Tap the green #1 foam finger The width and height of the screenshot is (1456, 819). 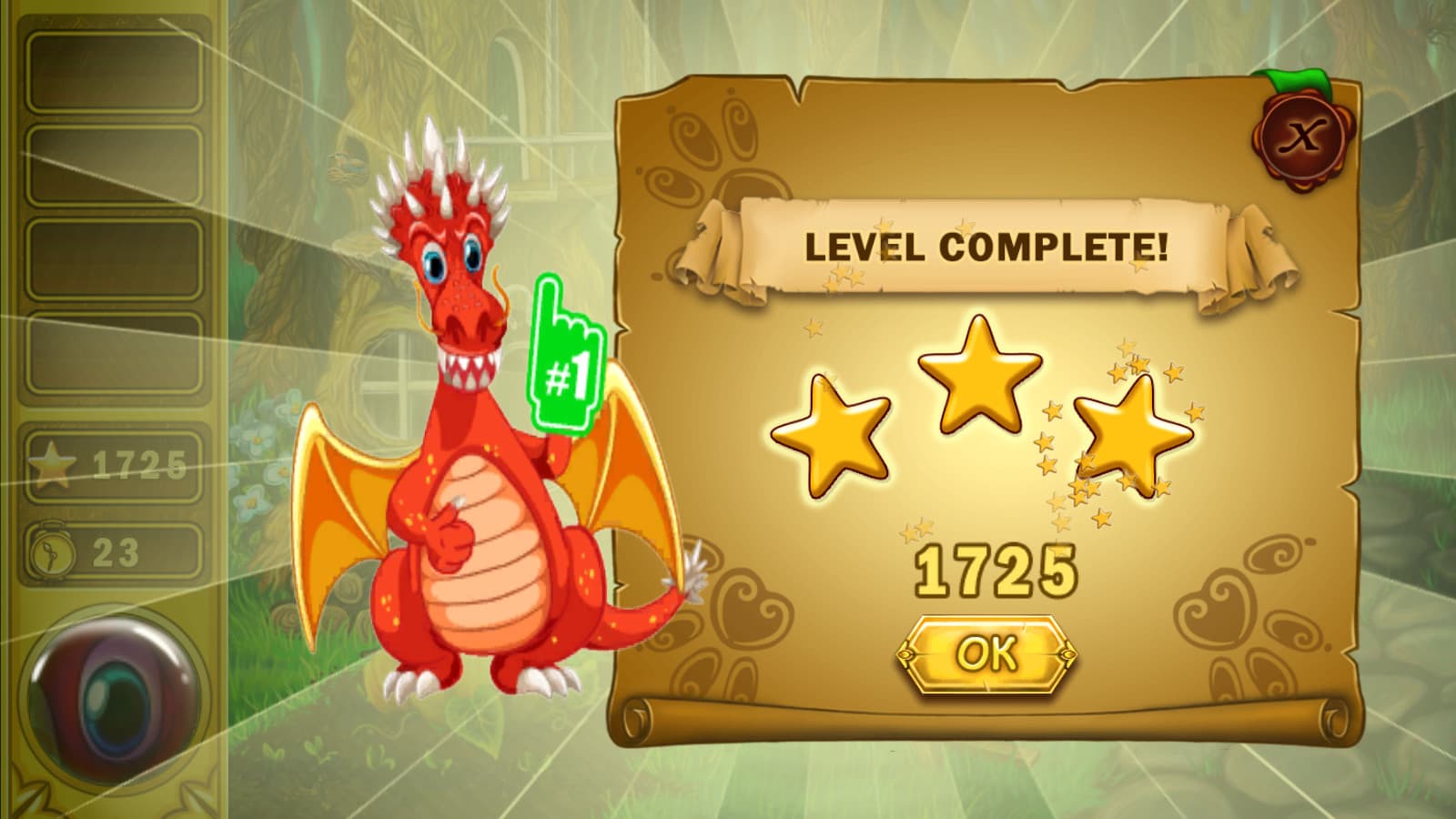pos(569,355)
